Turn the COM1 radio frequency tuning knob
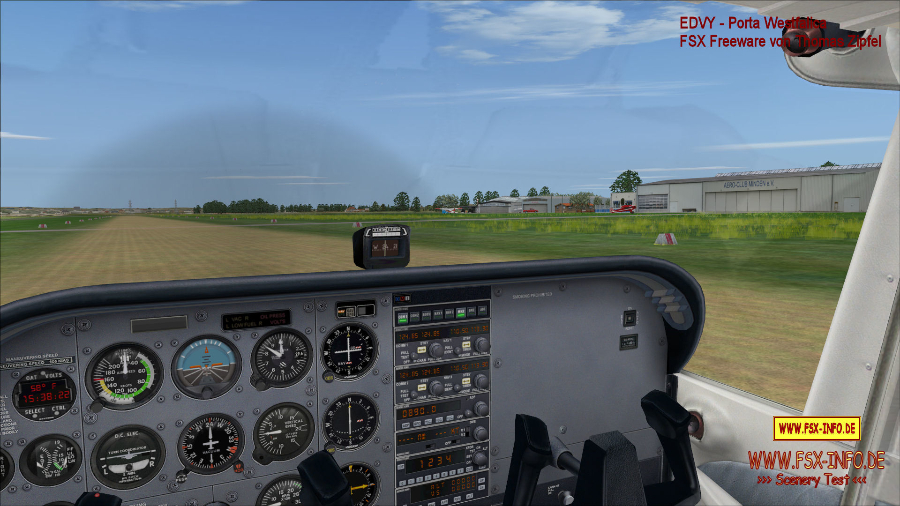The height and width of the screenshot is (506, 900). coord(436,350)
